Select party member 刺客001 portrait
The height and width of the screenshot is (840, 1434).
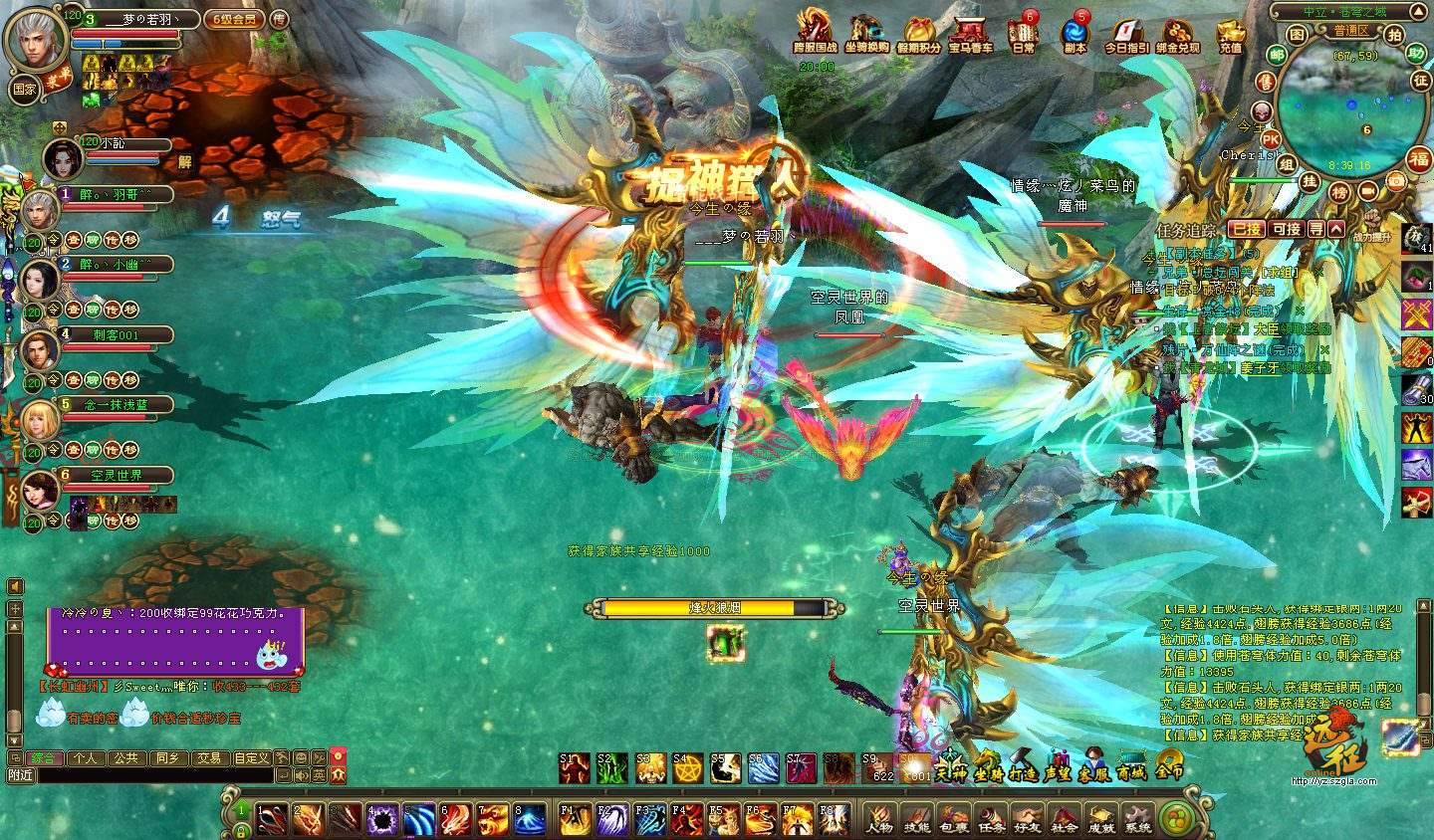pos(41,350)
